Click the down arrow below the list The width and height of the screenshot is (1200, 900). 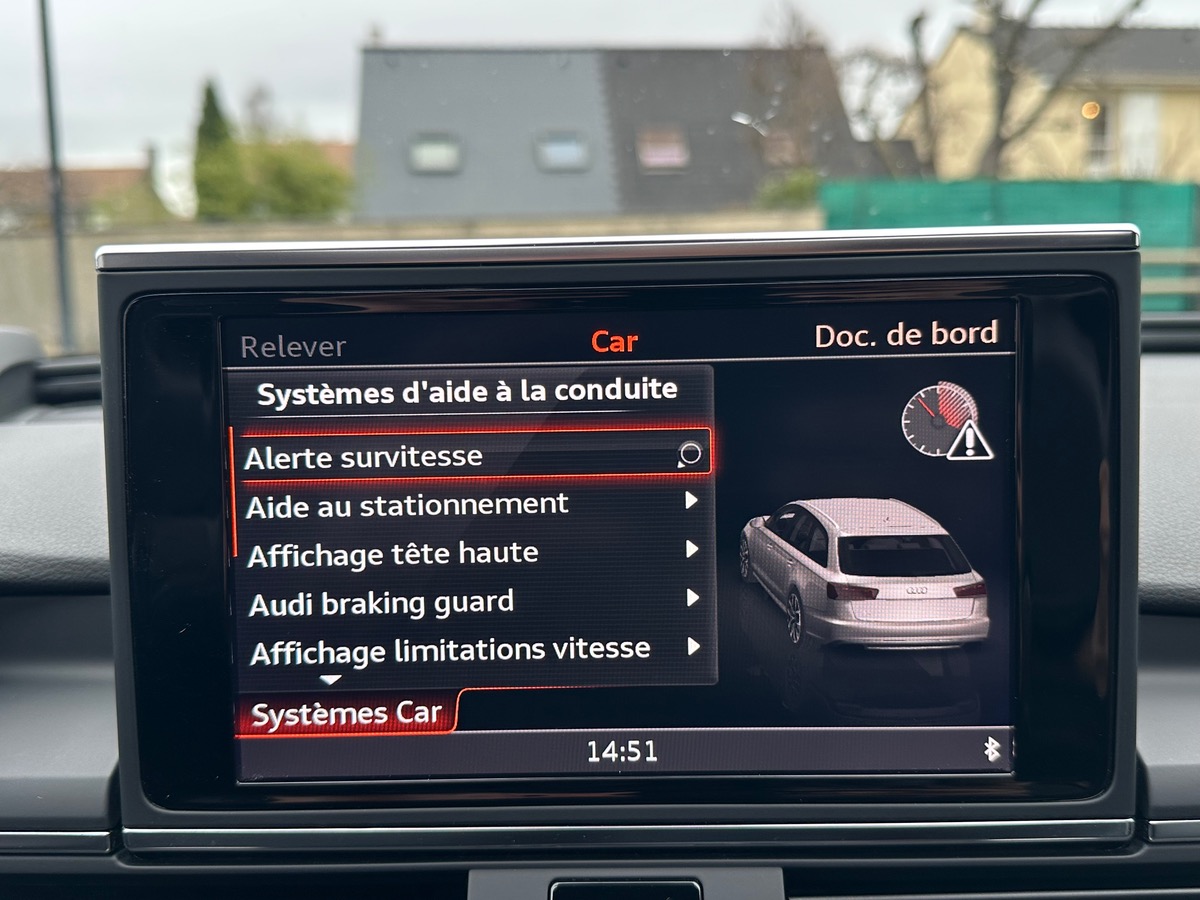click(x=330, y=680)
